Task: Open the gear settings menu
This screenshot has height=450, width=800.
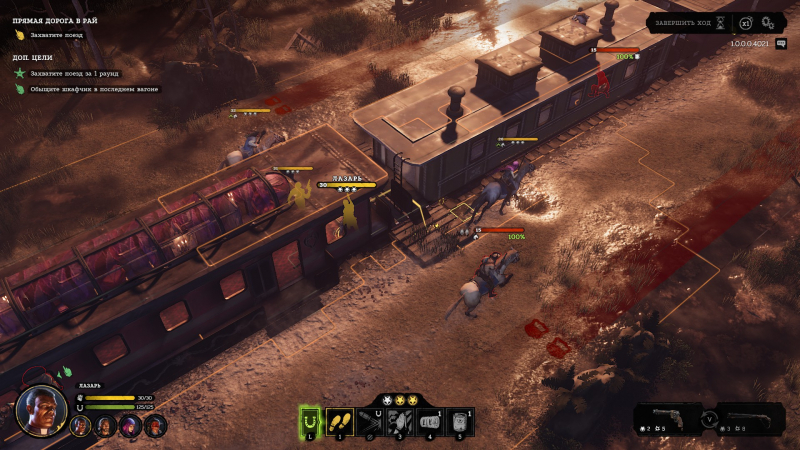Action: [768, 23]
